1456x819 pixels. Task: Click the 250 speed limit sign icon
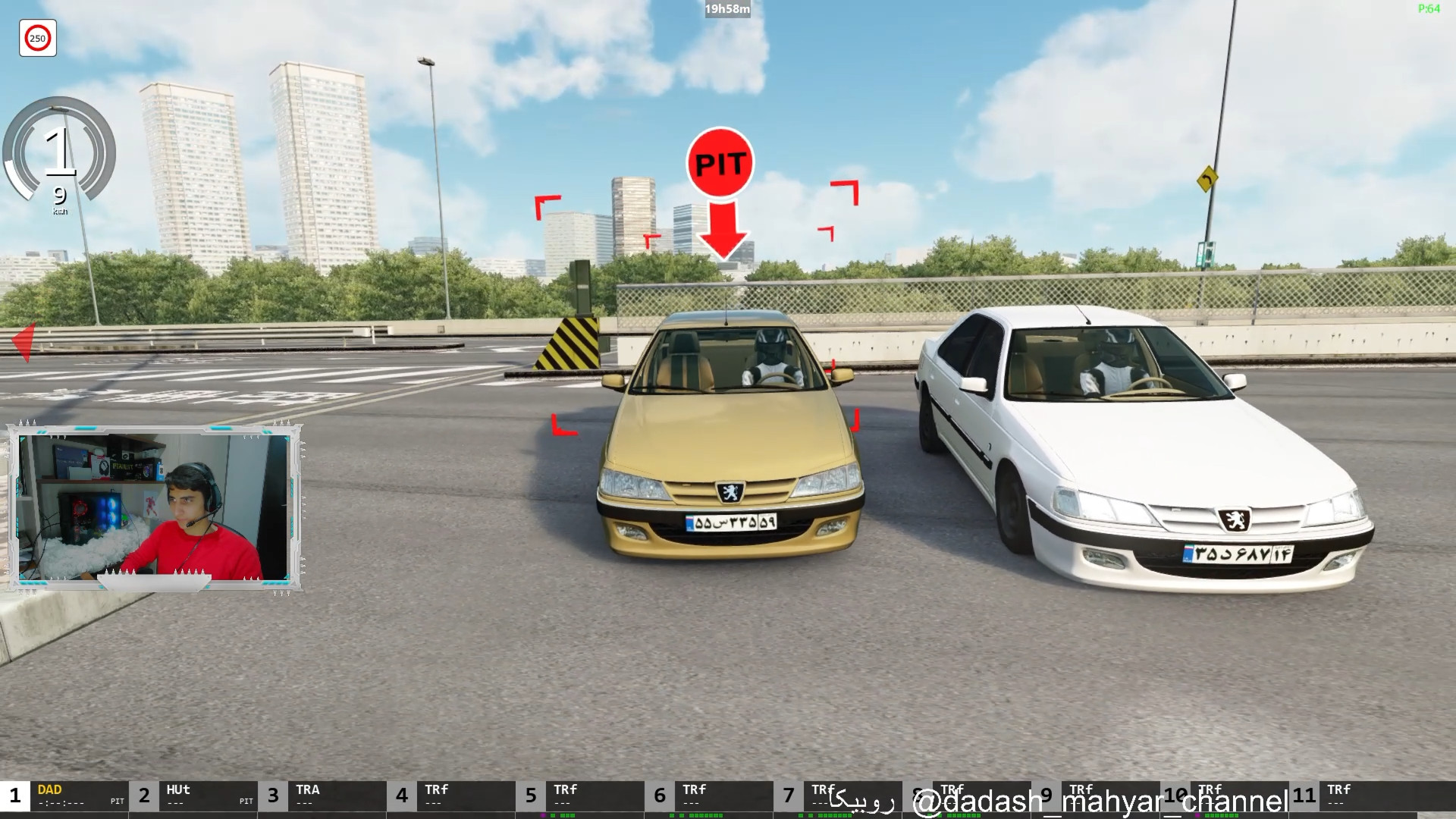tap(38, 38)
